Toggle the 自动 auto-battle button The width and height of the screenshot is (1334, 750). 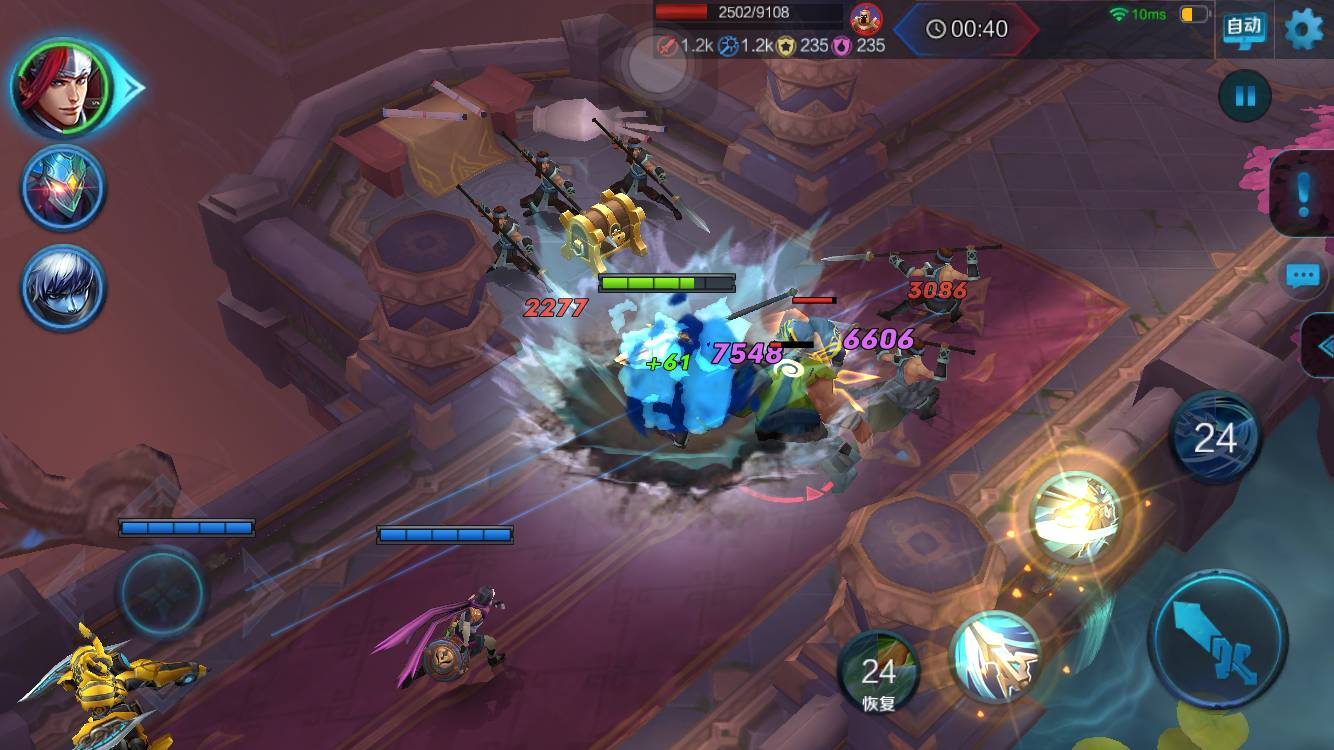[x=1244, y=27]
